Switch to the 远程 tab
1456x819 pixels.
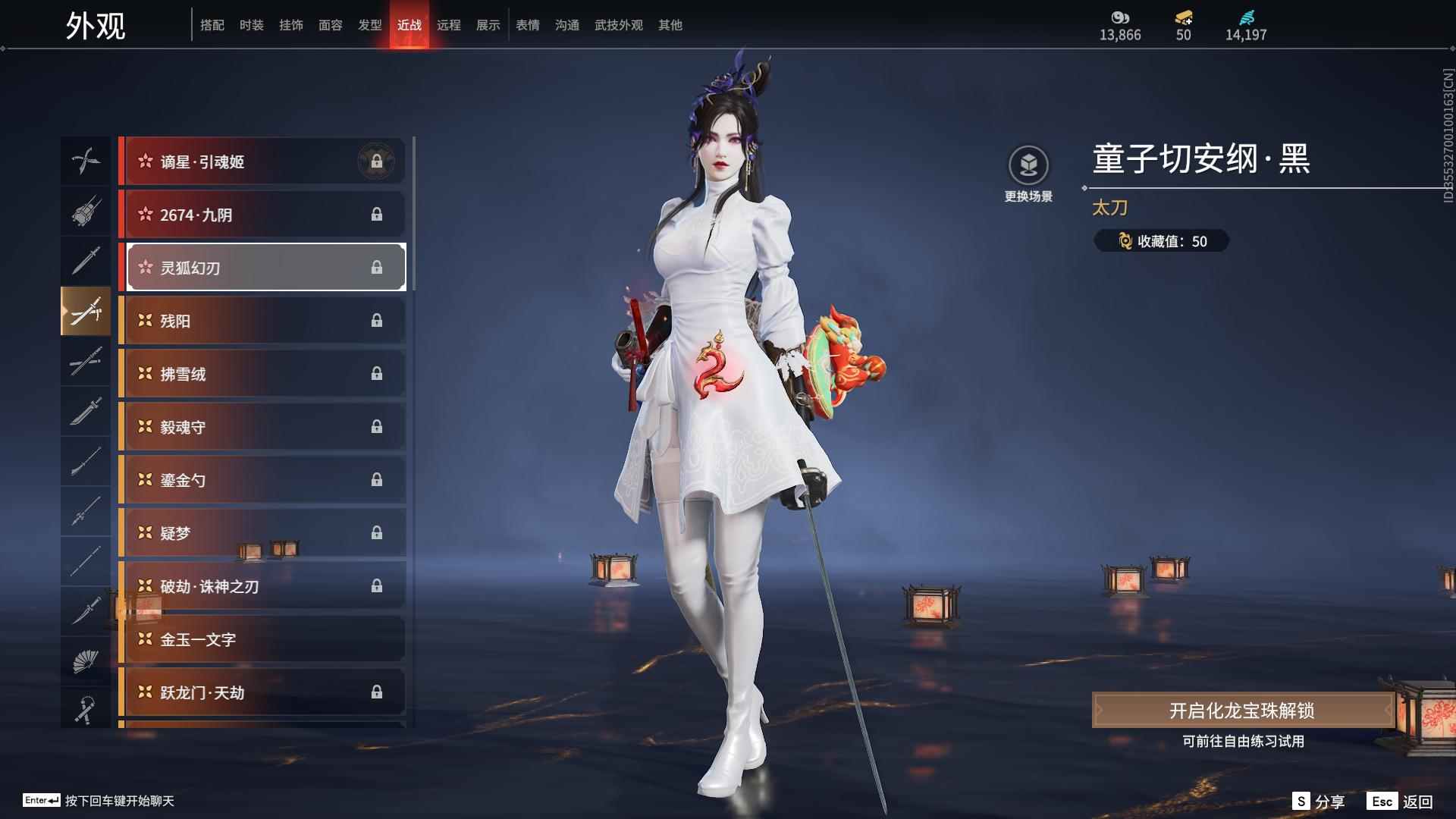click(x=449, y=24)
